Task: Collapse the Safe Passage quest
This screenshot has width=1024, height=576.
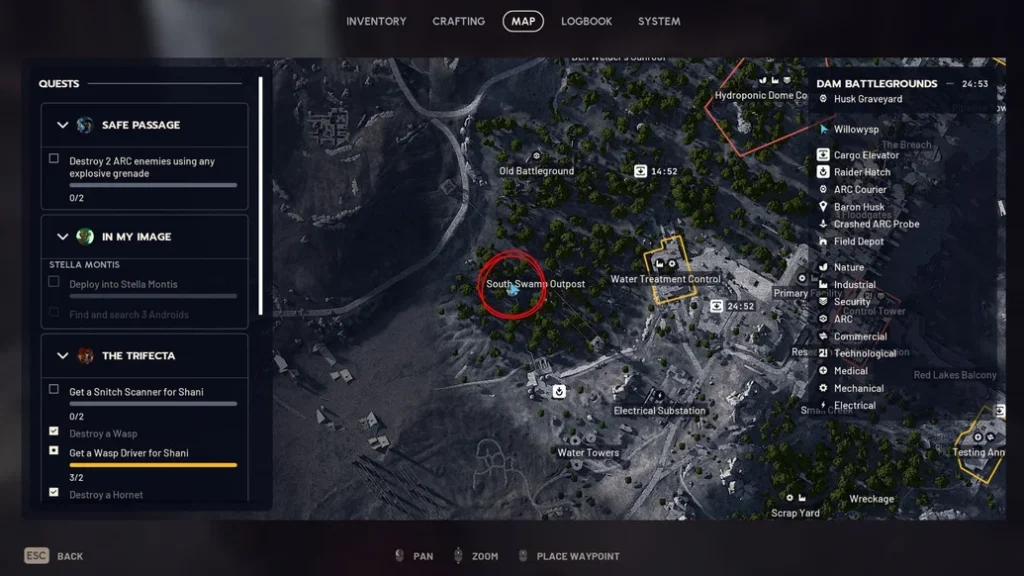Action: coord(63,125)
